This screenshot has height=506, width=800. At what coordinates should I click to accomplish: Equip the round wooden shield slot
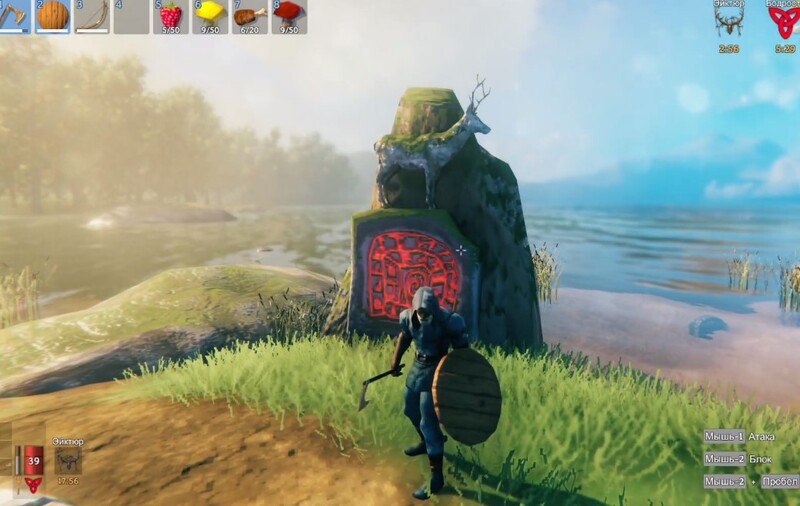coord(53,16)
